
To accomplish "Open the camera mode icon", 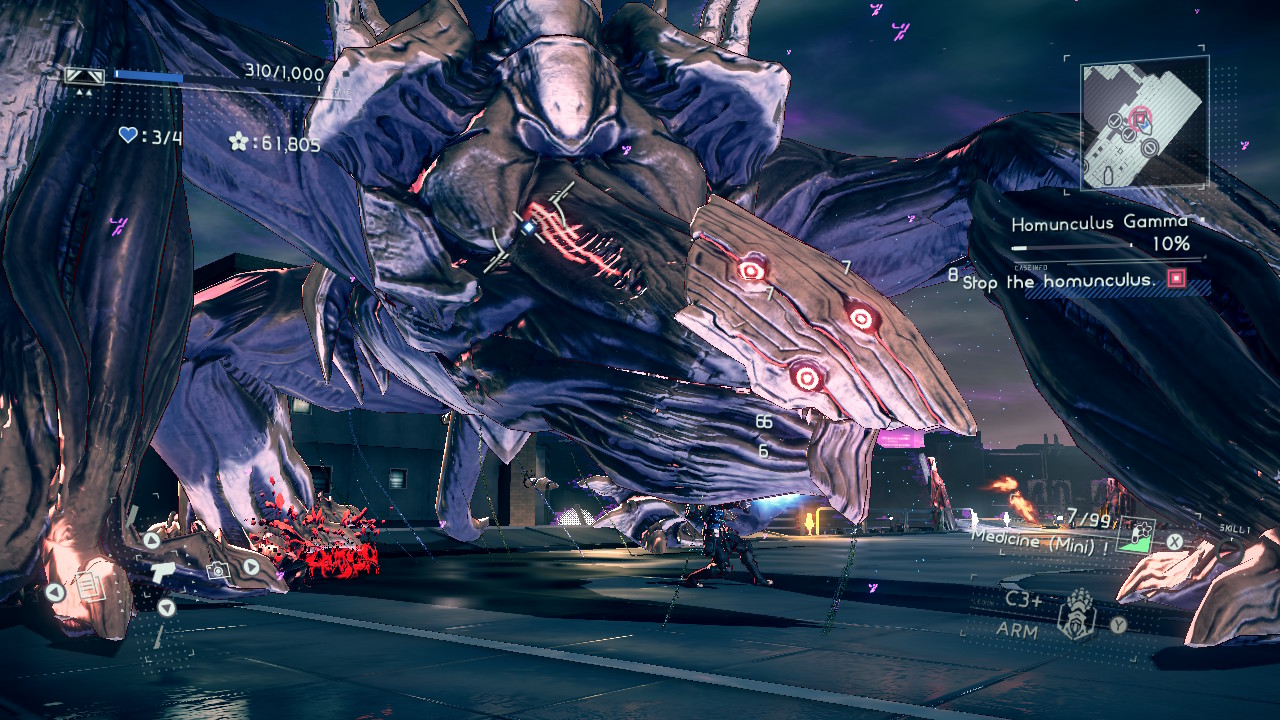I will coord(215,570).
